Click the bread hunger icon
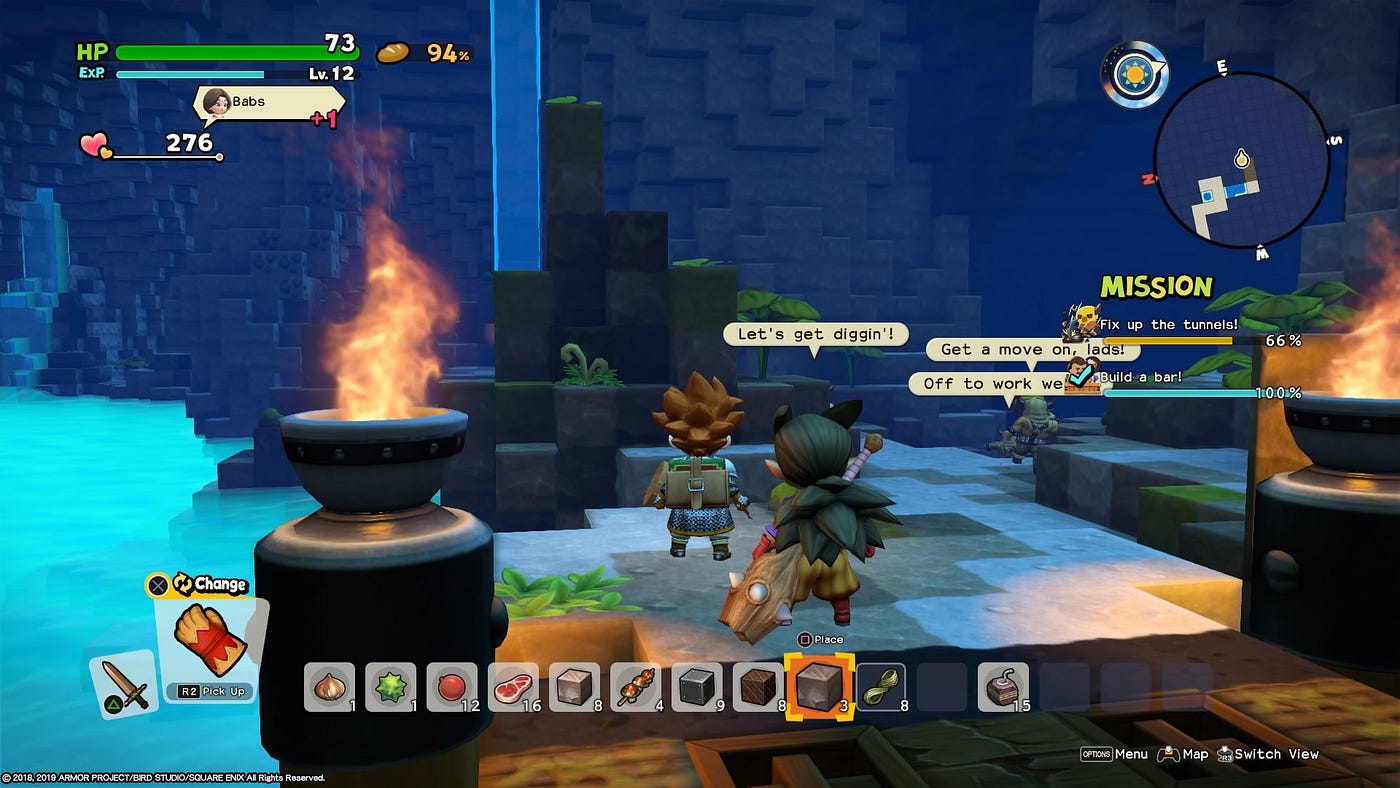The height and width of the screenshot is (788, 1400). 392,52
